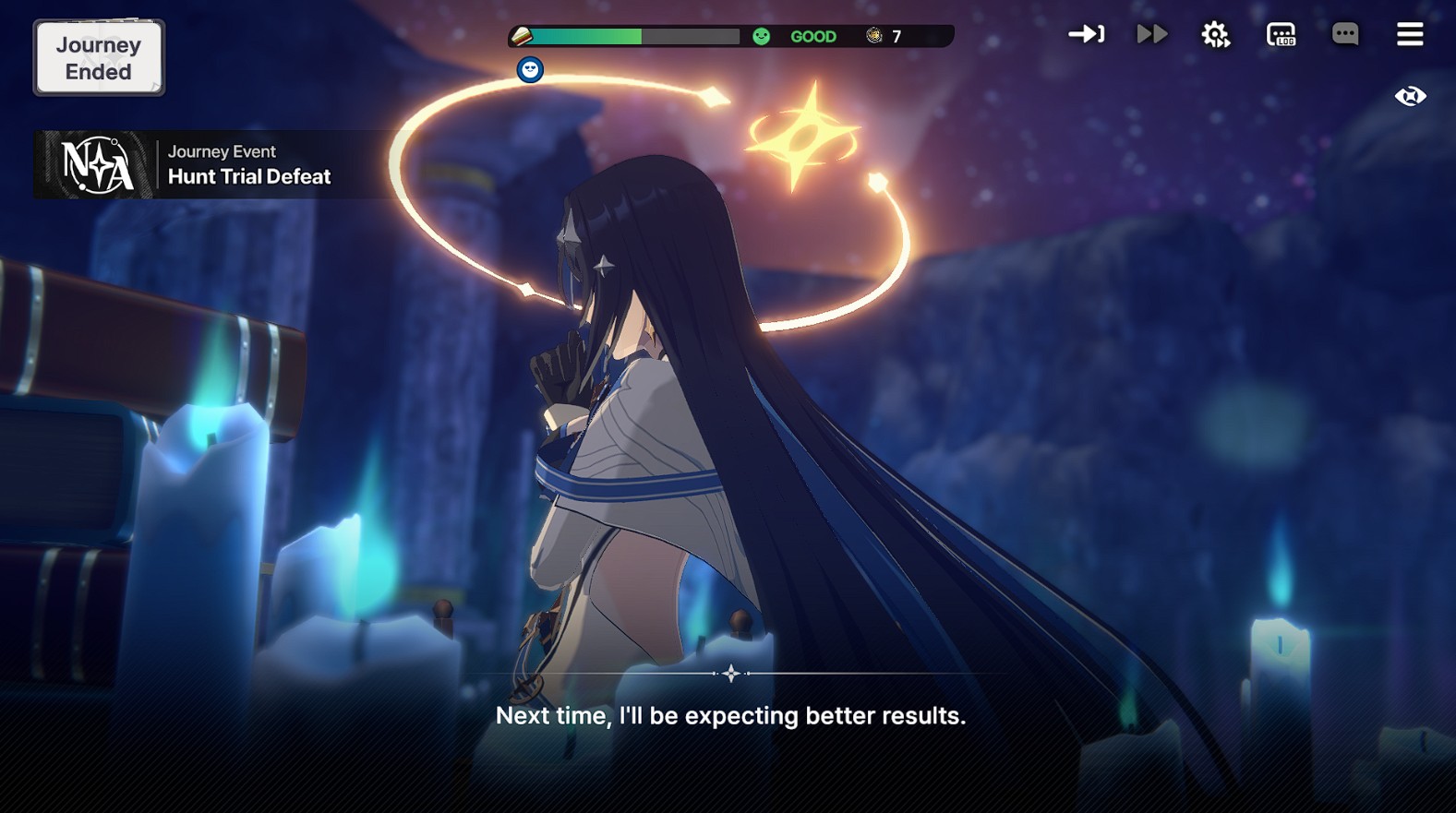Screen dimensions: 1456x813
Task: Skip the dialogue with the arrow-to-bar icon
Action: click(1086, 35)
